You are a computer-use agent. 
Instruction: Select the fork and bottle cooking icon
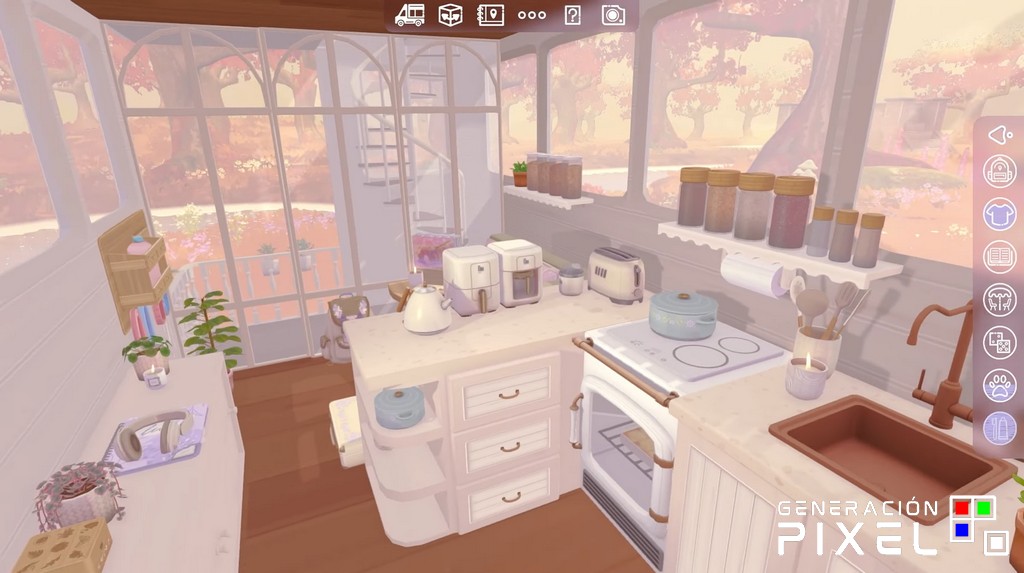pos(999,429)
